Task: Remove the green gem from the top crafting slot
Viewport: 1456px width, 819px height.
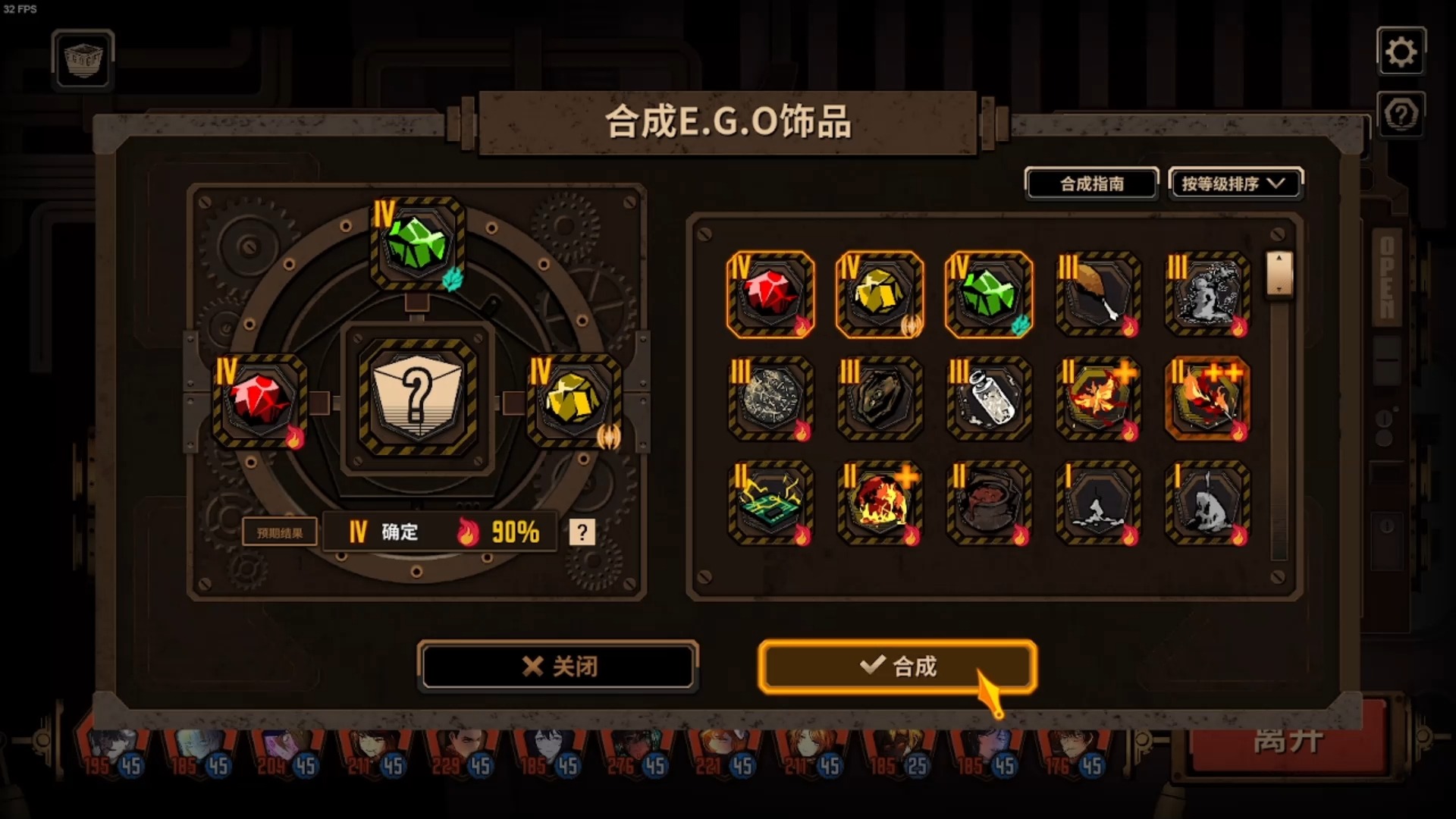Action: [416, 243]
